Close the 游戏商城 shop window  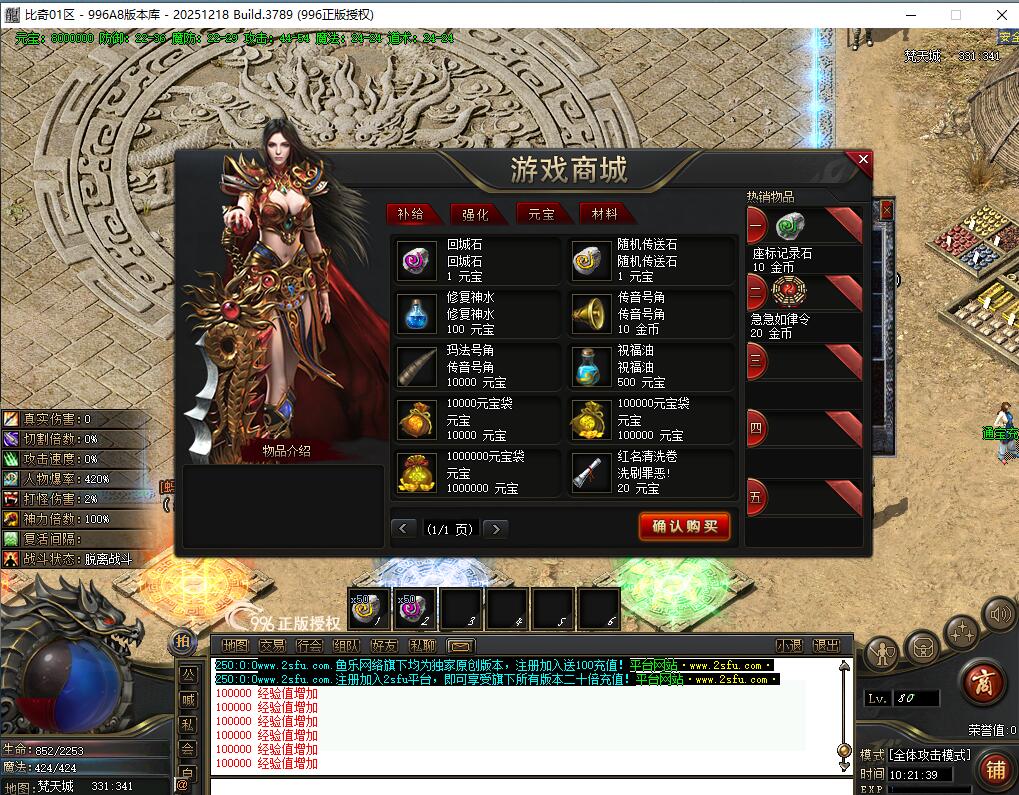[x=862, y=160]
